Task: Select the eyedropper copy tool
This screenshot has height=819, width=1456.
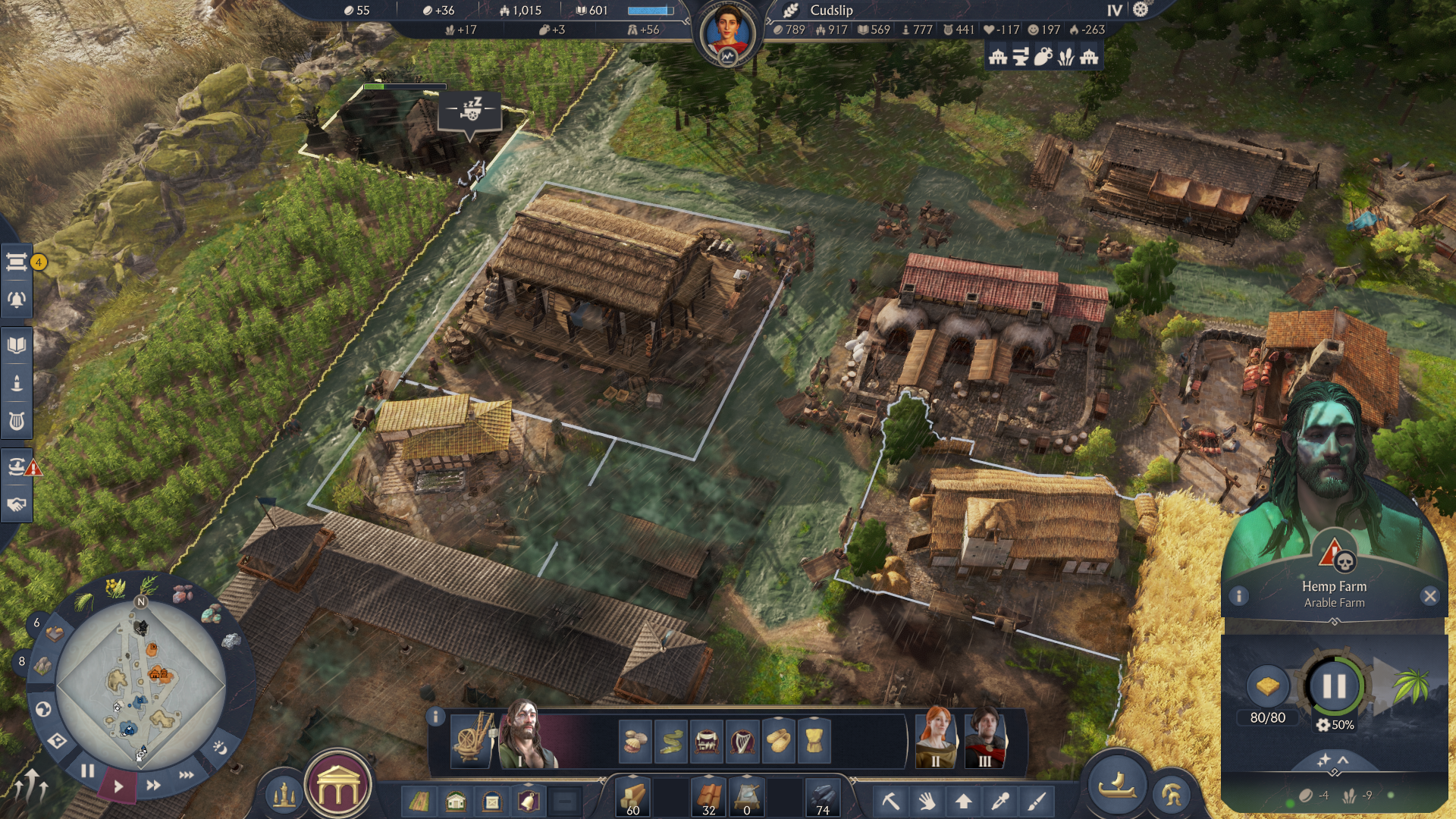Action: [999, 800]
